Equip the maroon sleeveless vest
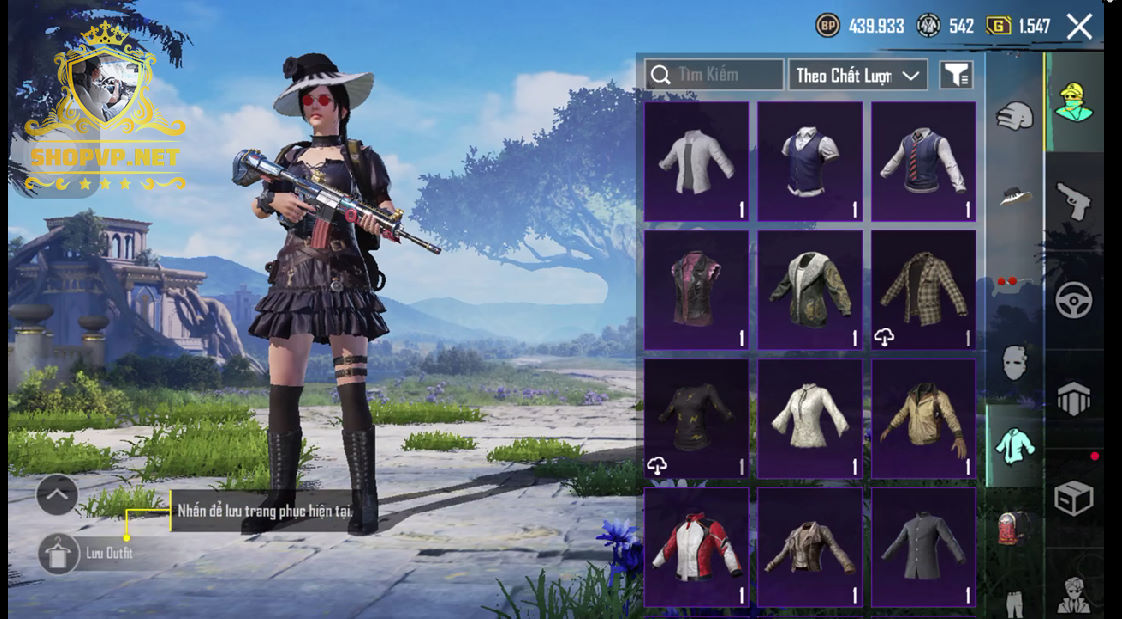1122x619 pixels. 696,290
